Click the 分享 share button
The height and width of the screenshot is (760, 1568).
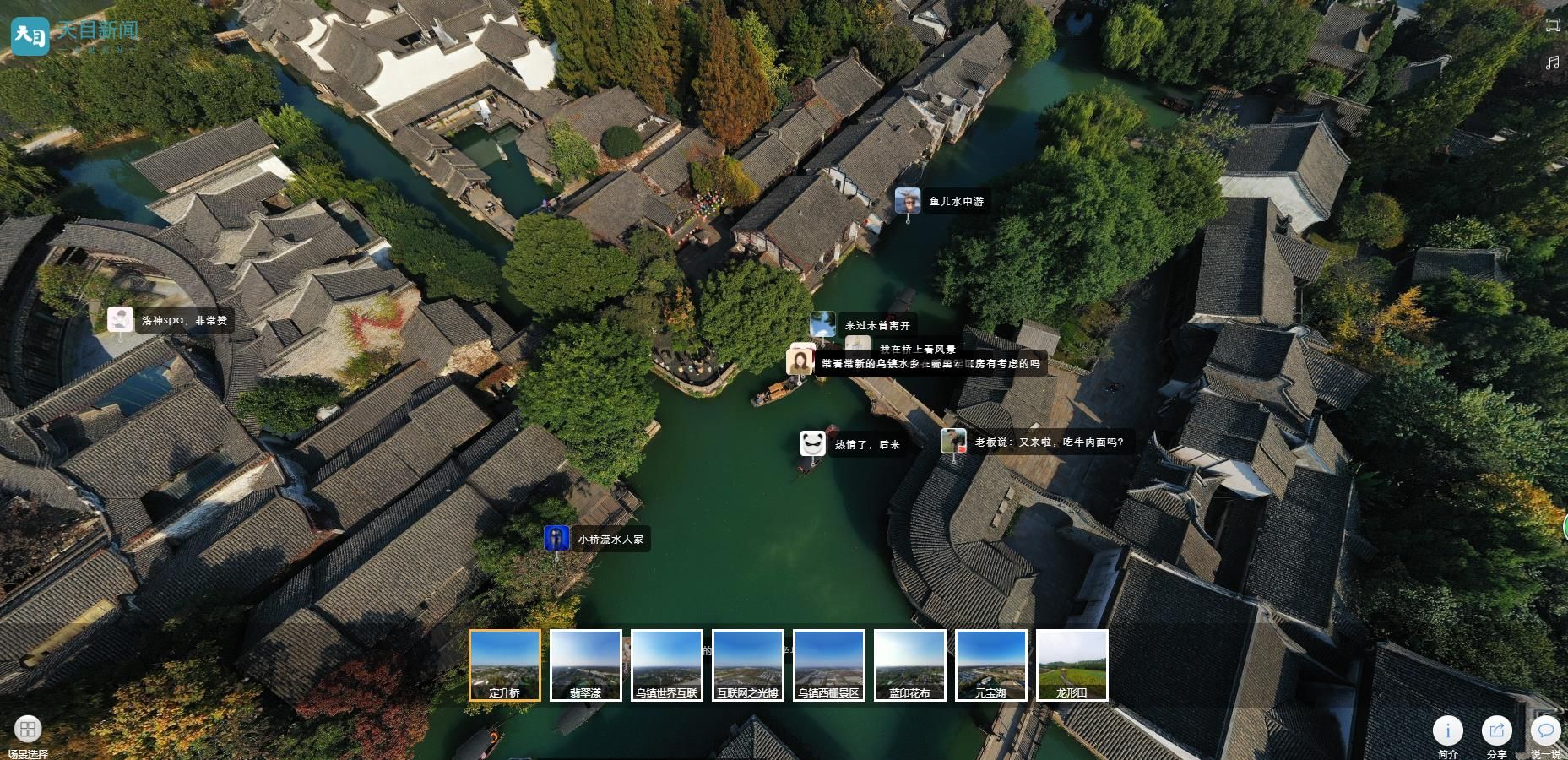click(x=1497, y=730)
